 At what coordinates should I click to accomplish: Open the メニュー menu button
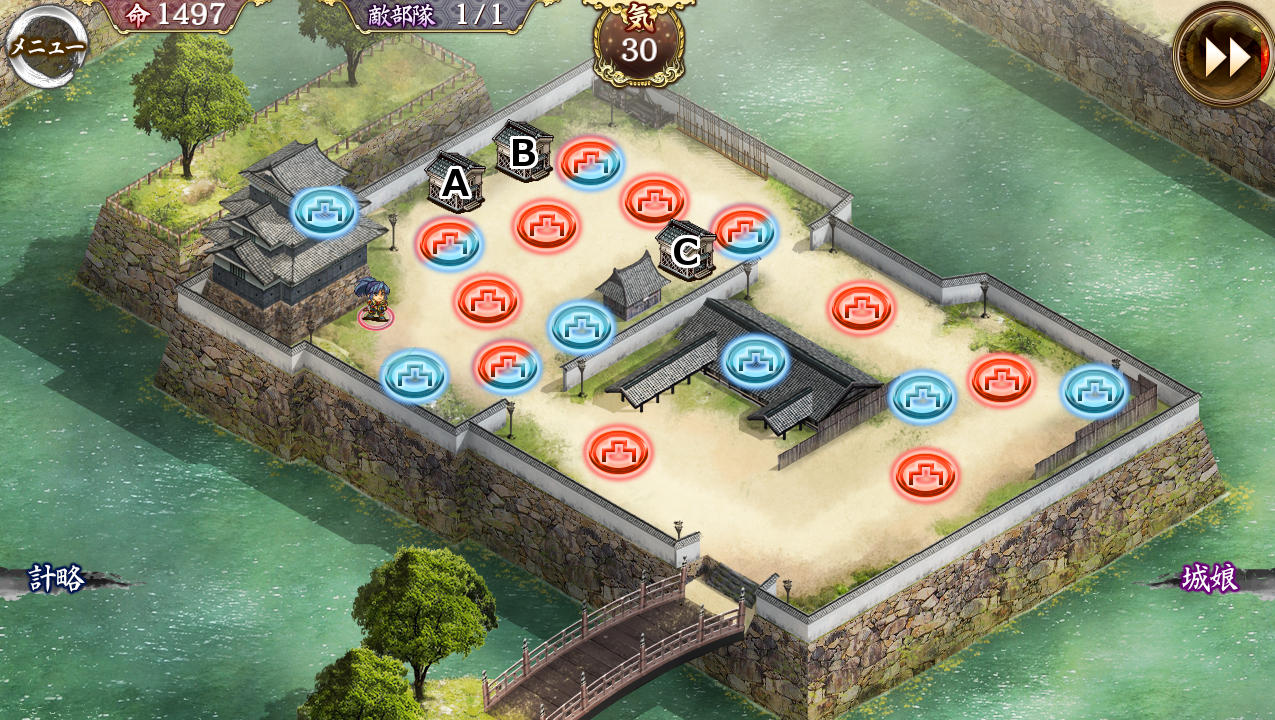pos(46,45)
